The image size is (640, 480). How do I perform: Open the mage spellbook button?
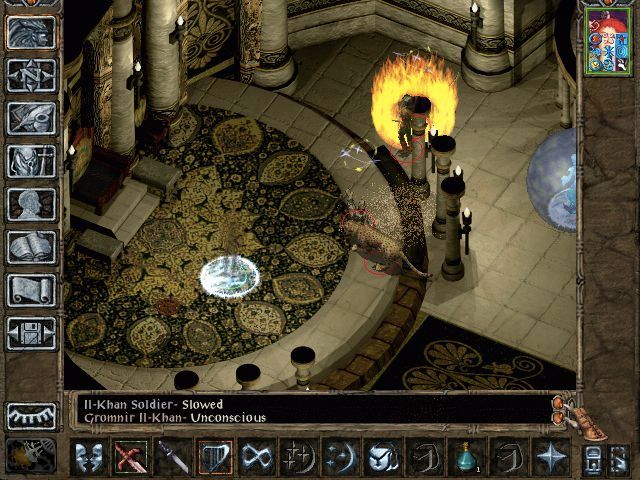[x=31, y=247]
